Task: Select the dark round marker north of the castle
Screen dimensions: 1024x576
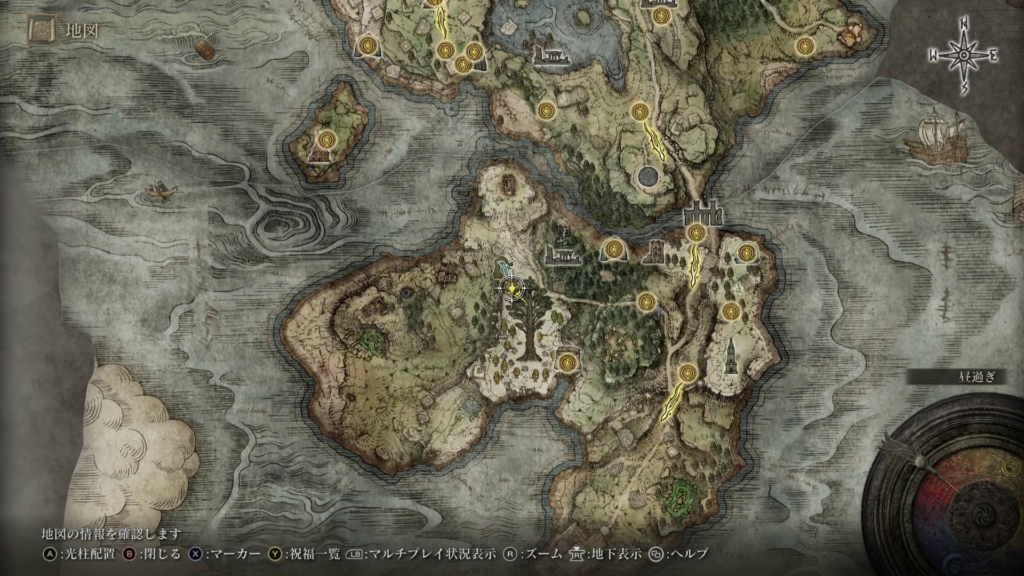Action: coord(647,177)
